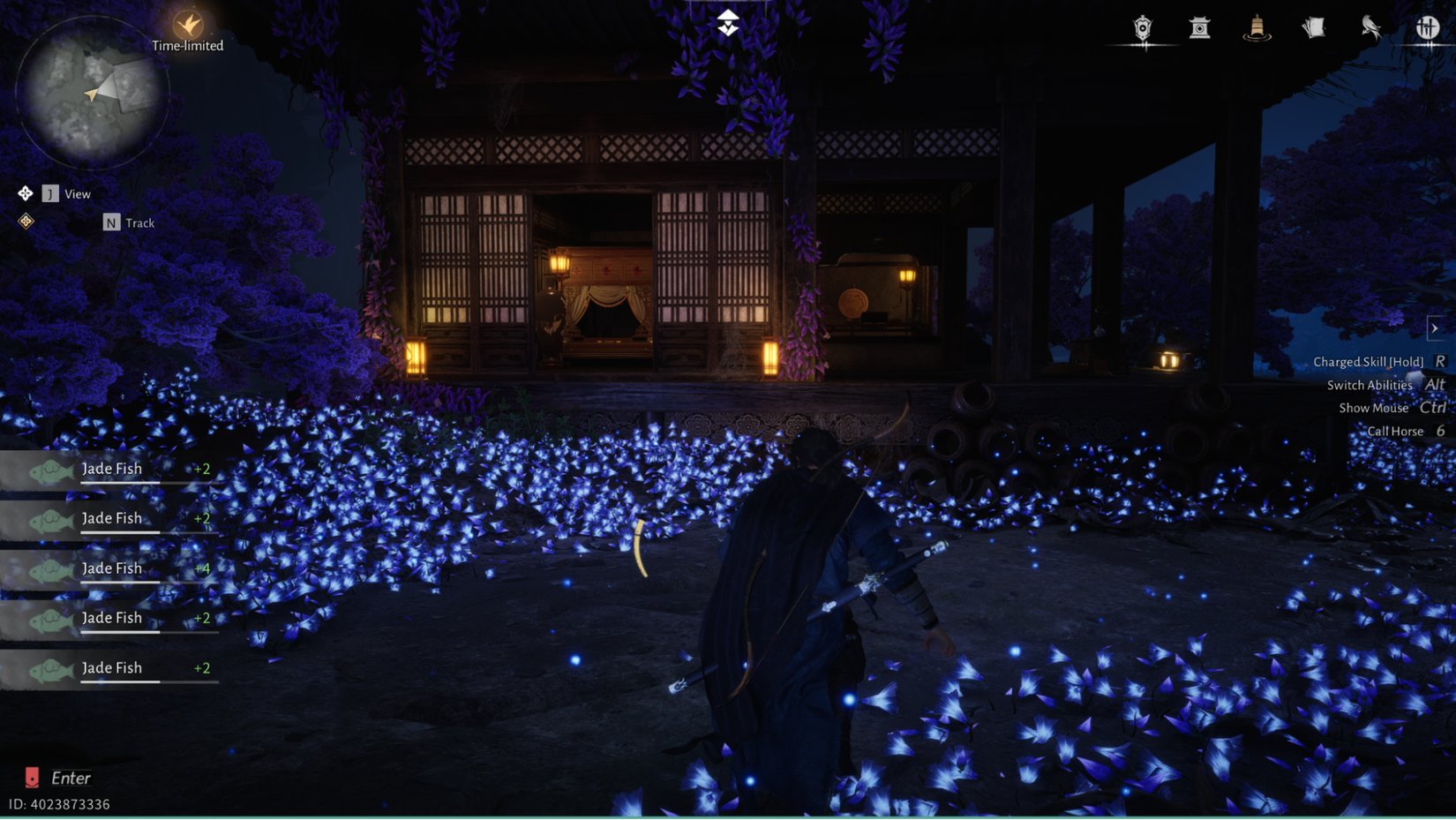This screenshot has height=820, width=1456.
Task: Open the letters and mail icon
Action: 1314,27
